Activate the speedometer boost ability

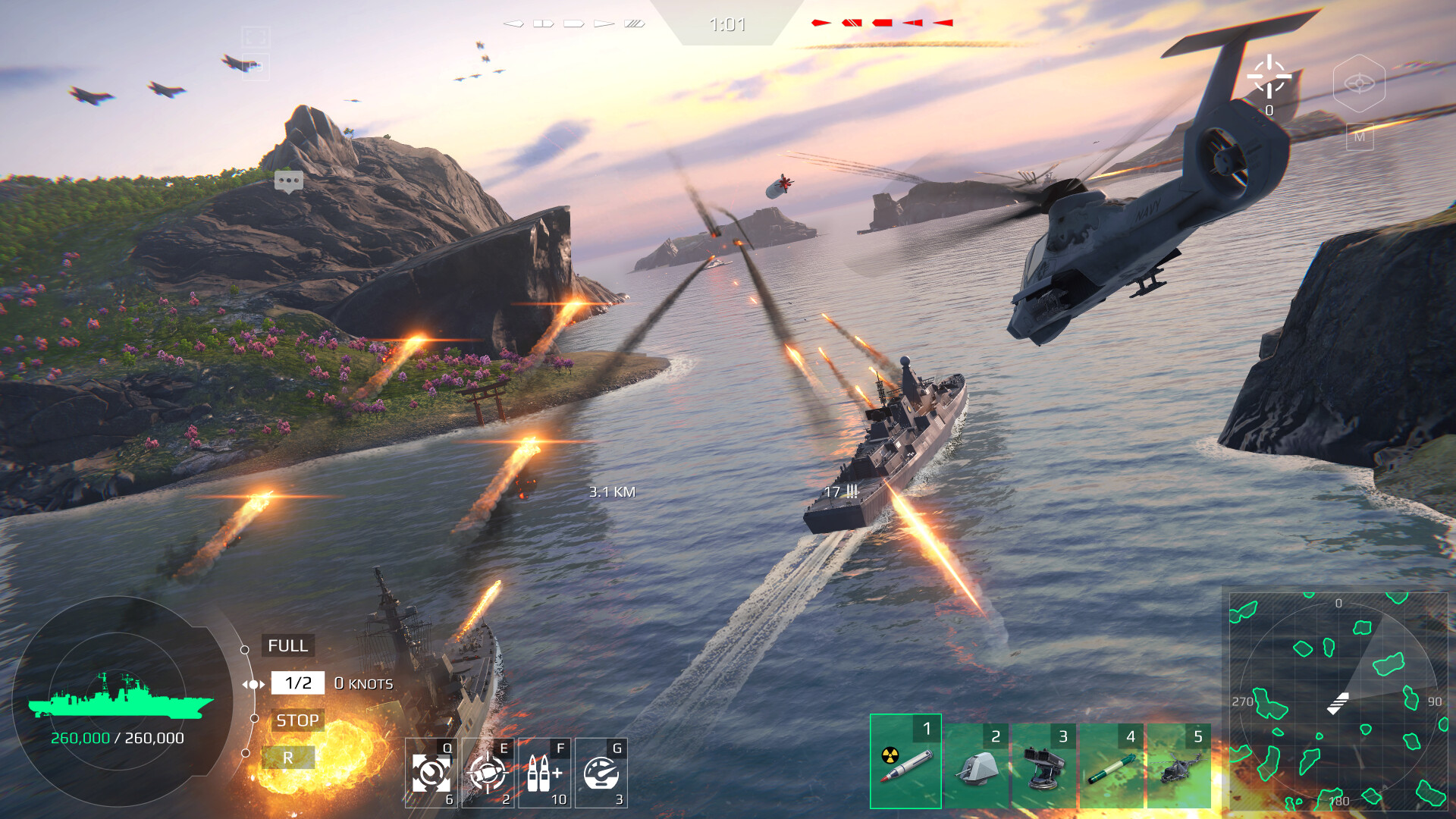click(x=601, y=773)
